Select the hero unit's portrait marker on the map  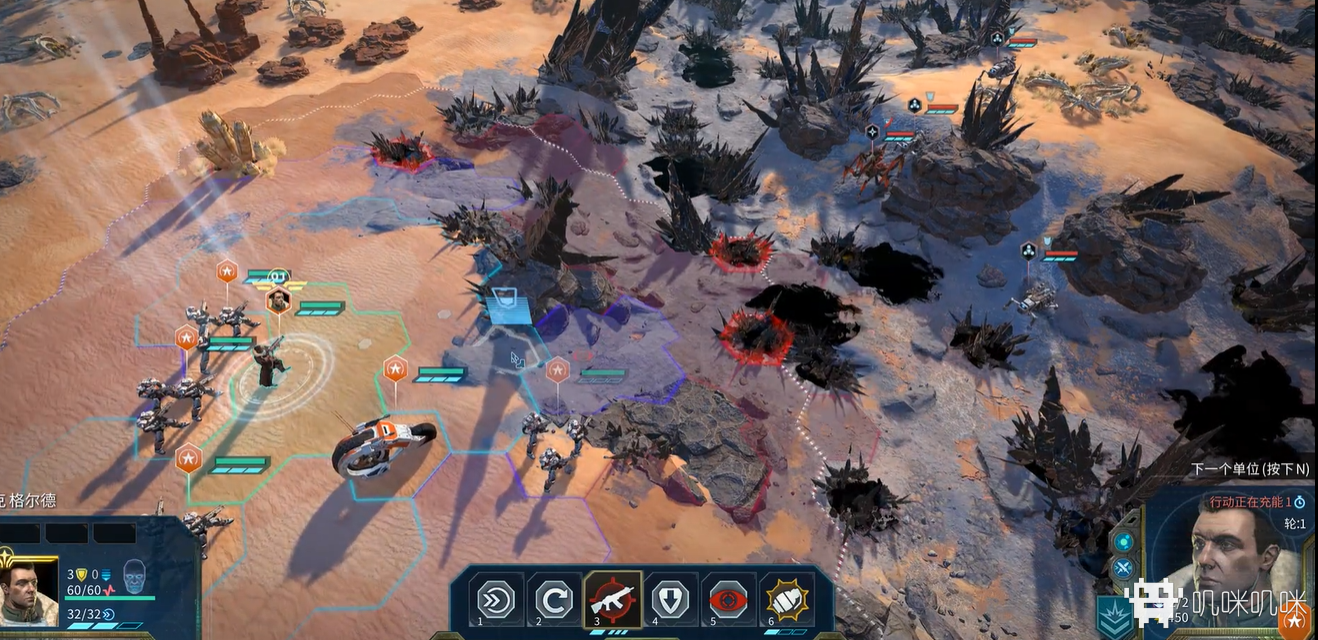(x=278, y=299)
